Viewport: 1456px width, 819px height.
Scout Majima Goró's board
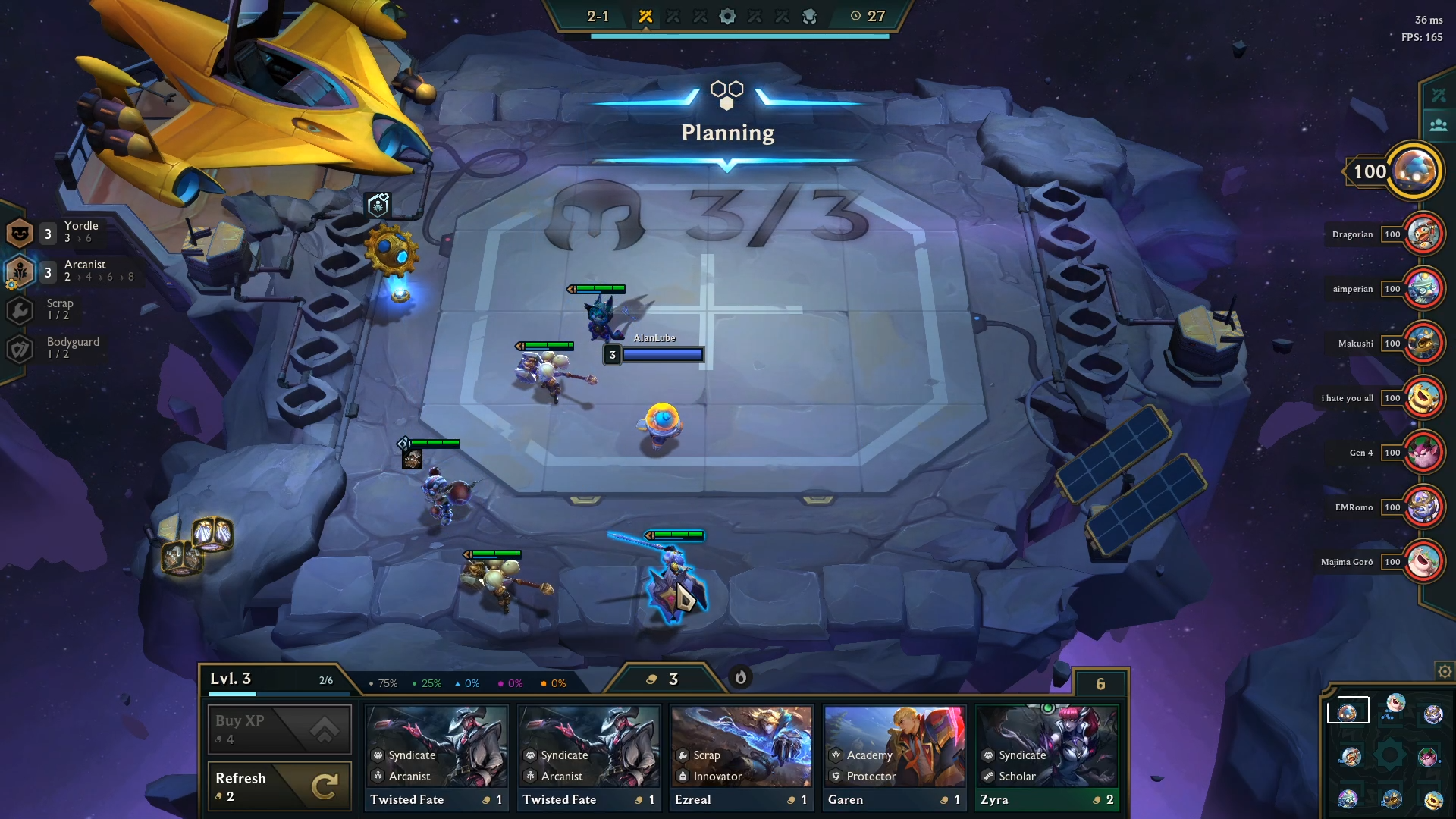pyautogui.click(x=1423, y=562)
